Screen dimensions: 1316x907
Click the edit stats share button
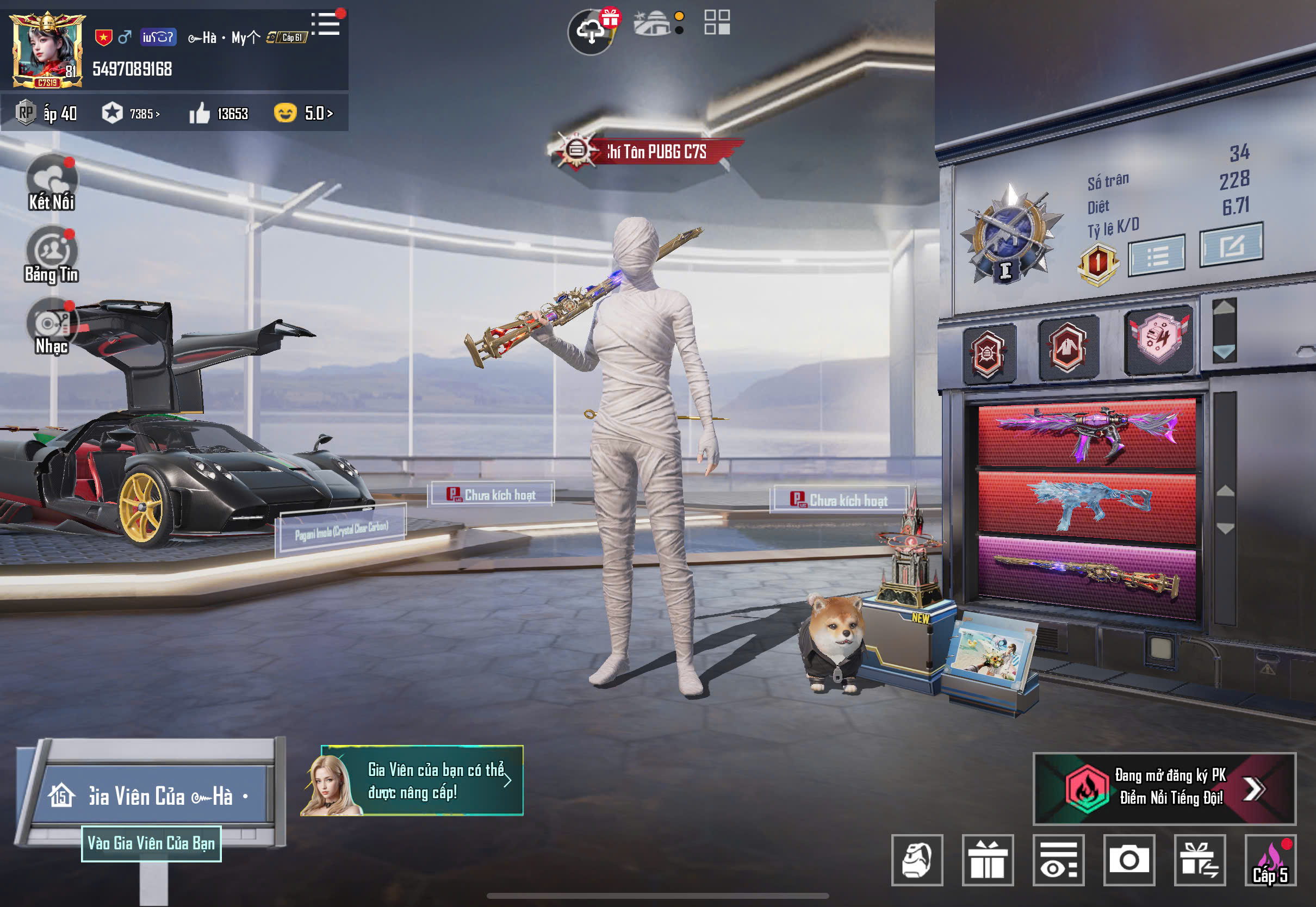point(1231,245)
